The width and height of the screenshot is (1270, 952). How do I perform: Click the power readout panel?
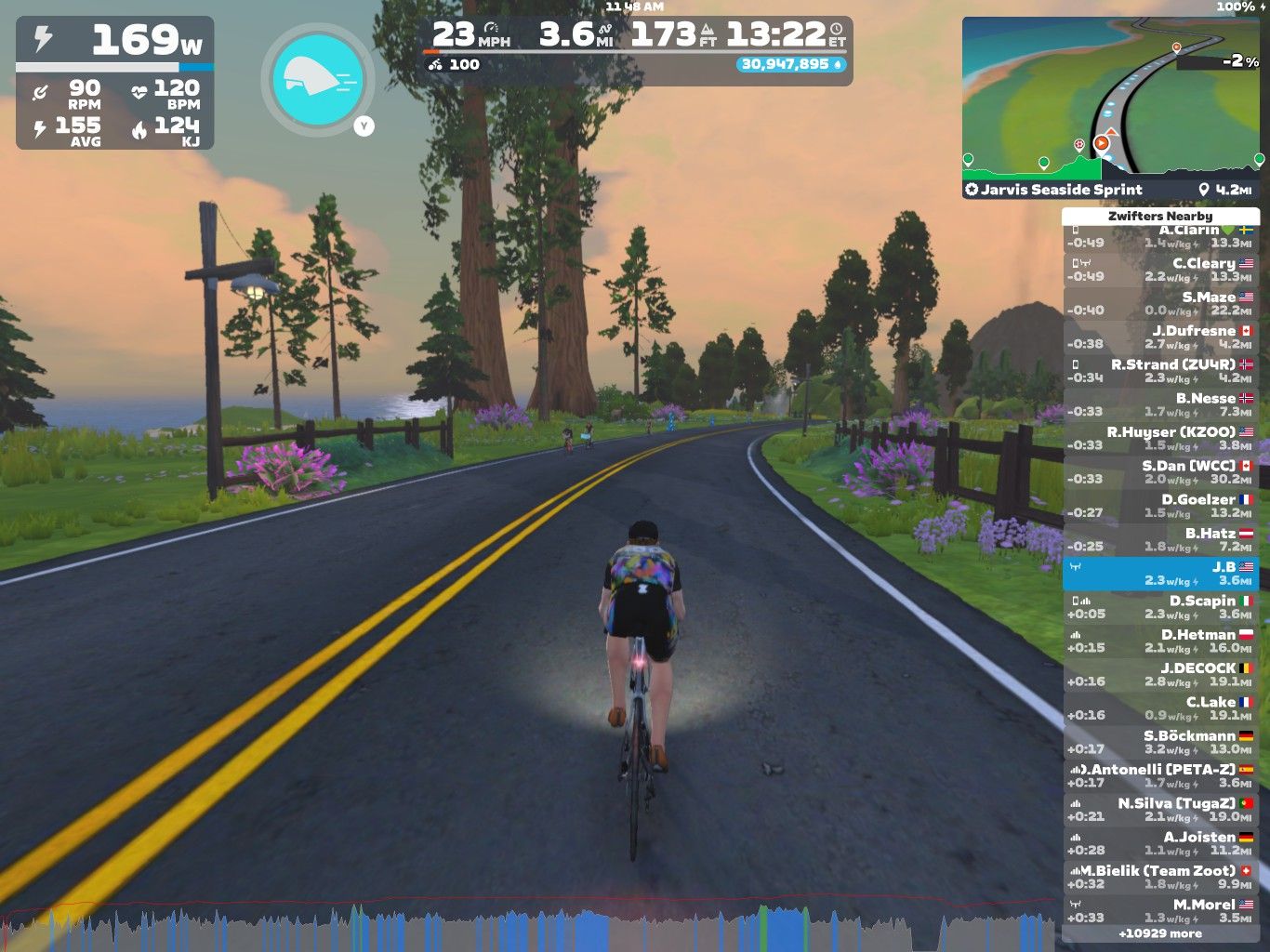[x=115, y=83]
